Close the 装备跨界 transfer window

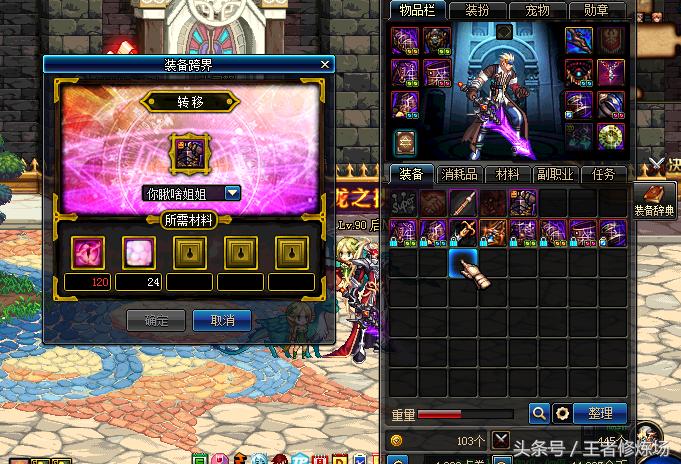324,64
